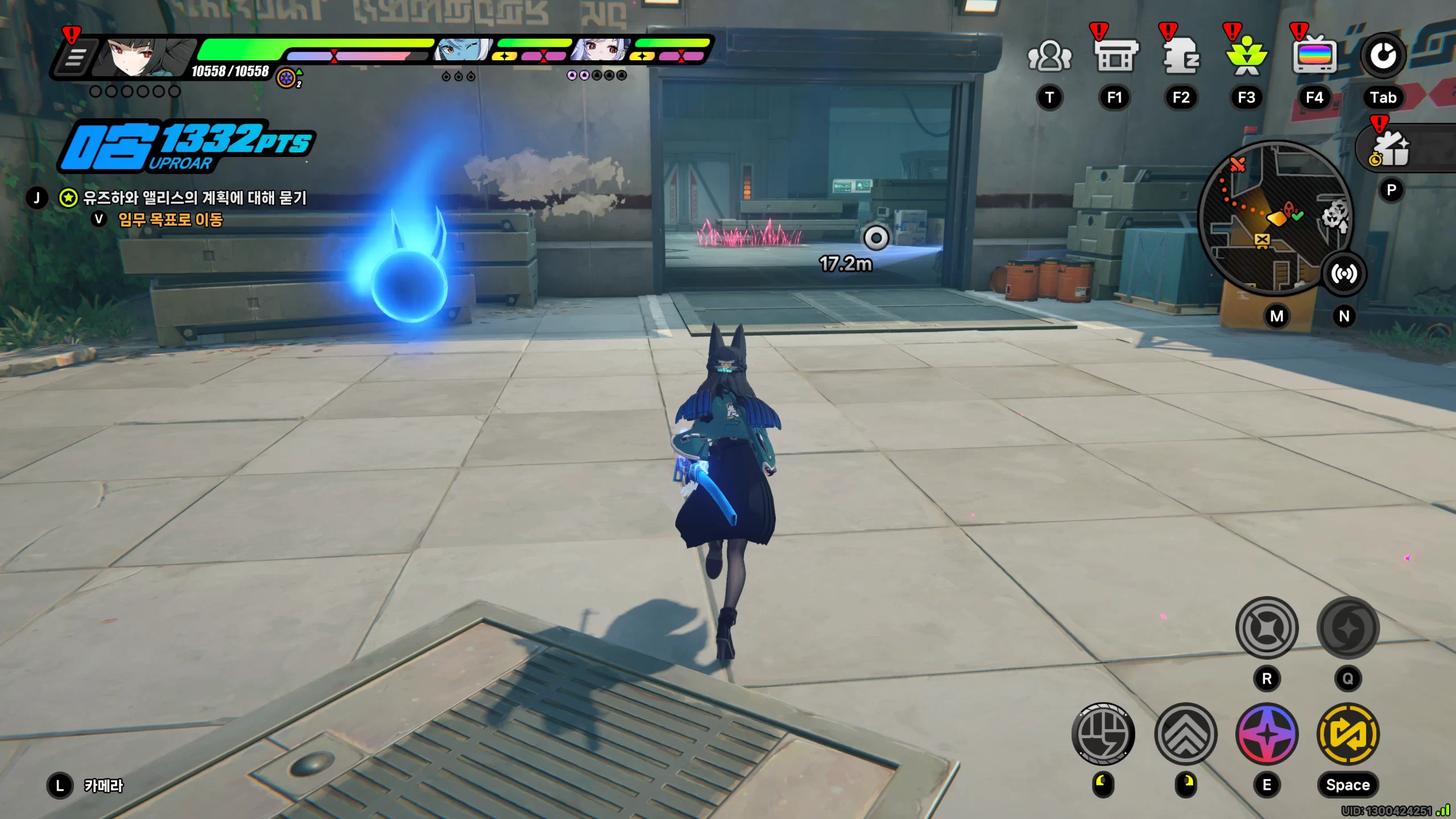This screenshot has width=1456, height=819.
Task: Perform the fist basic attack icon
Action: pos(1103,734)
